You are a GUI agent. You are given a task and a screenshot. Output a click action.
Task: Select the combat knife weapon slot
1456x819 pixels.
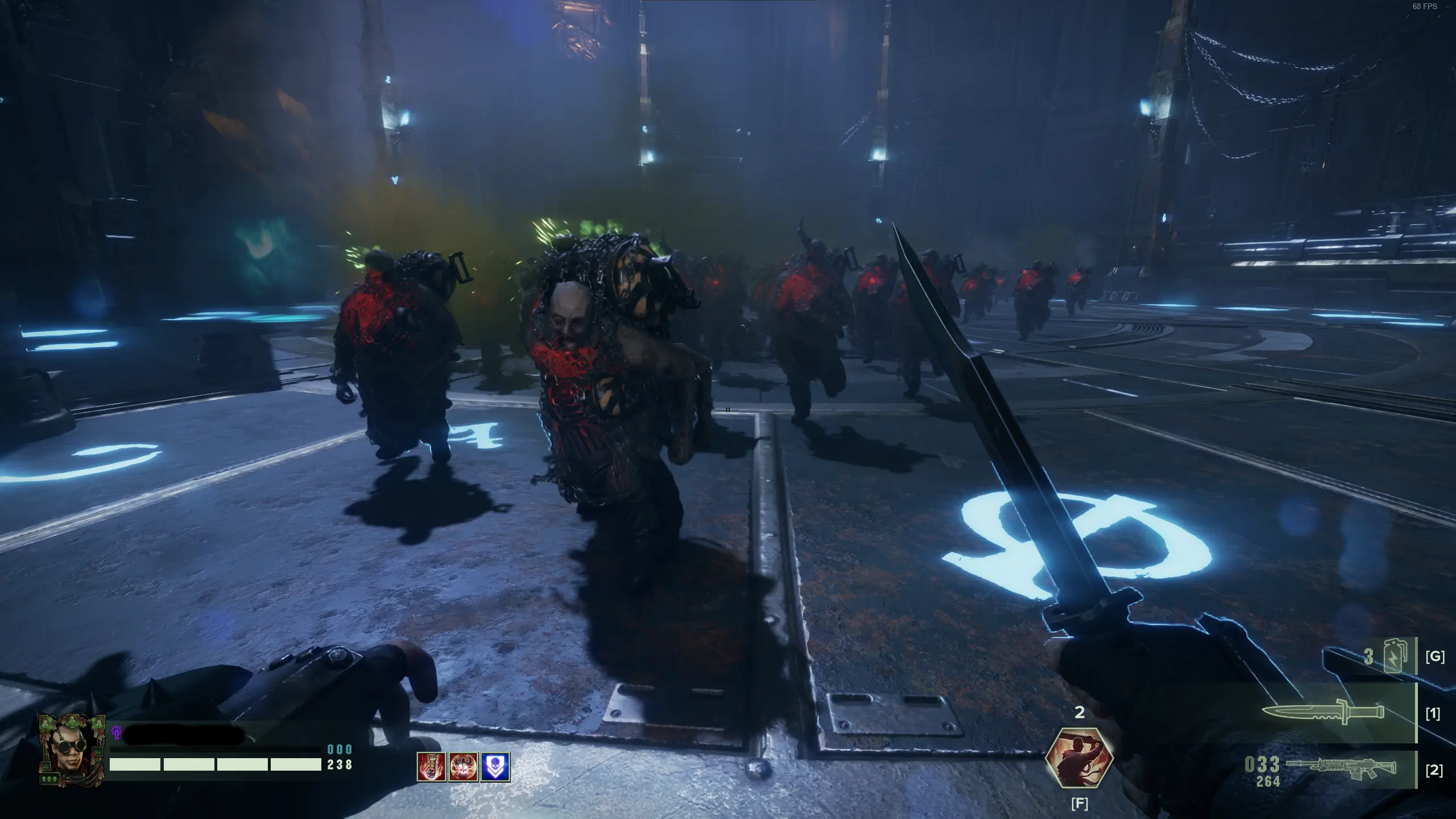1323,712
